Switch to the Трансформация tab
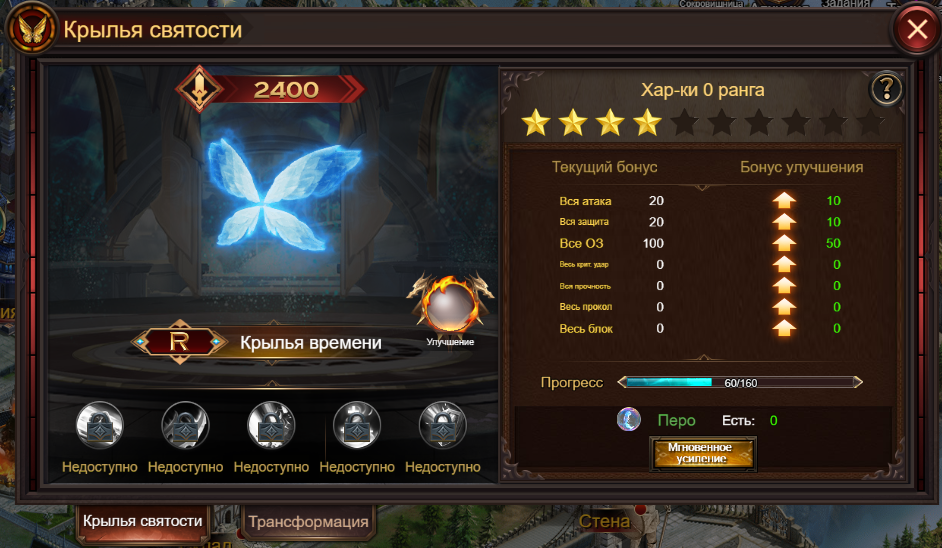Image resolution: width=942 pixels, height=548 pixels. click(308, 521)
